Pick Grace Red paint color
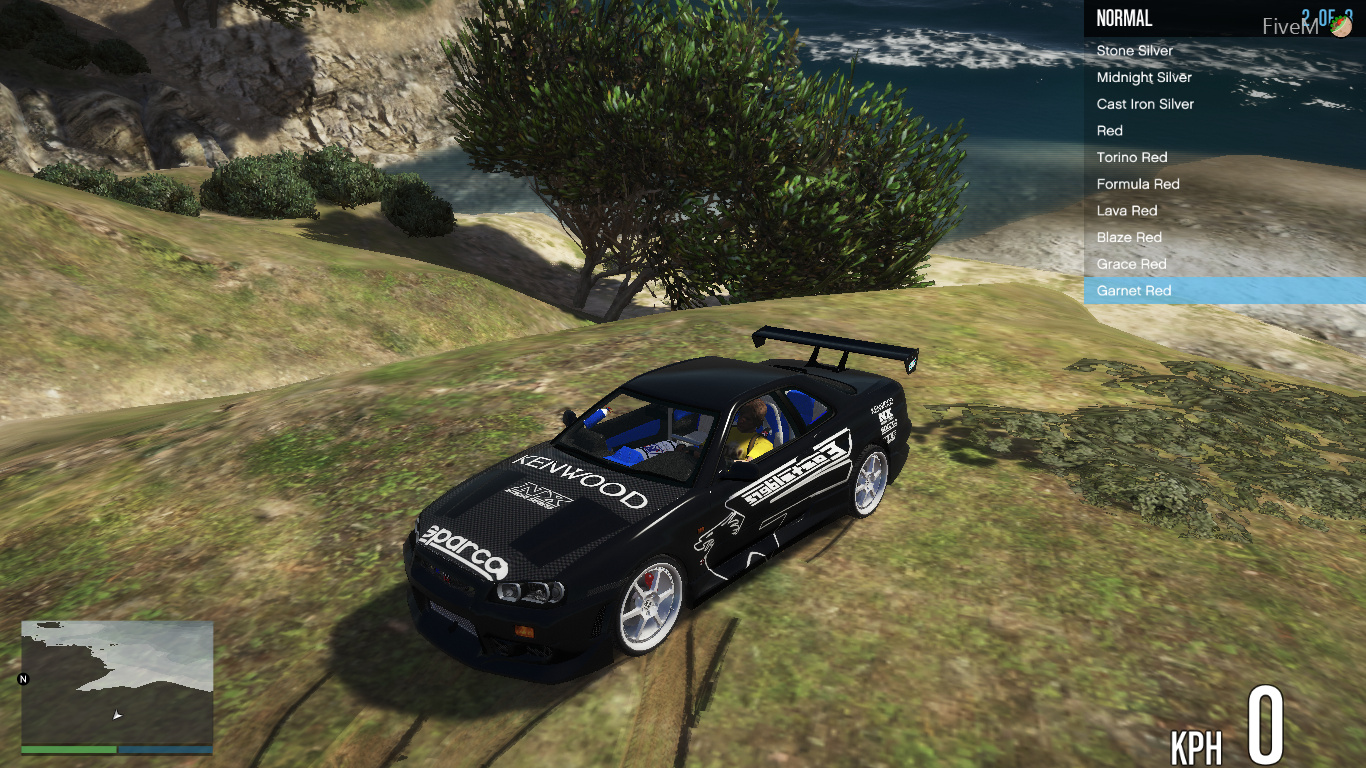 (1131, 264)
